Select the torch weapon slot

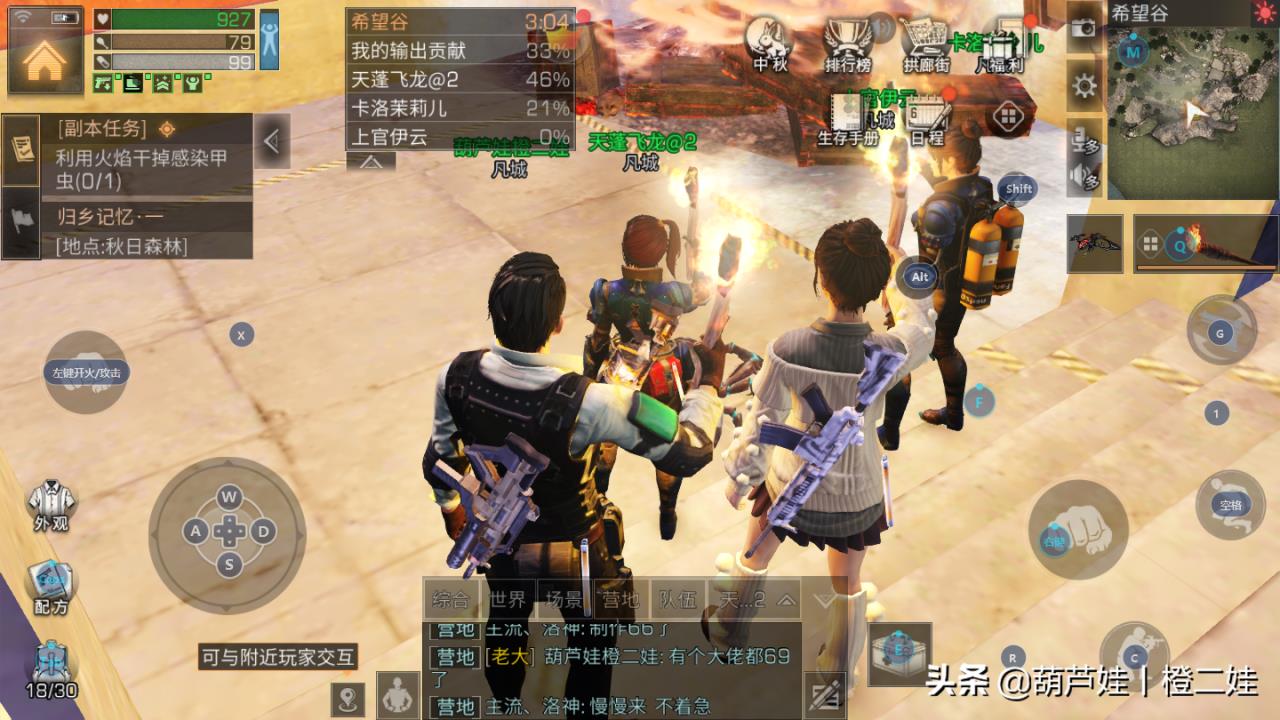click(1204, 243)
